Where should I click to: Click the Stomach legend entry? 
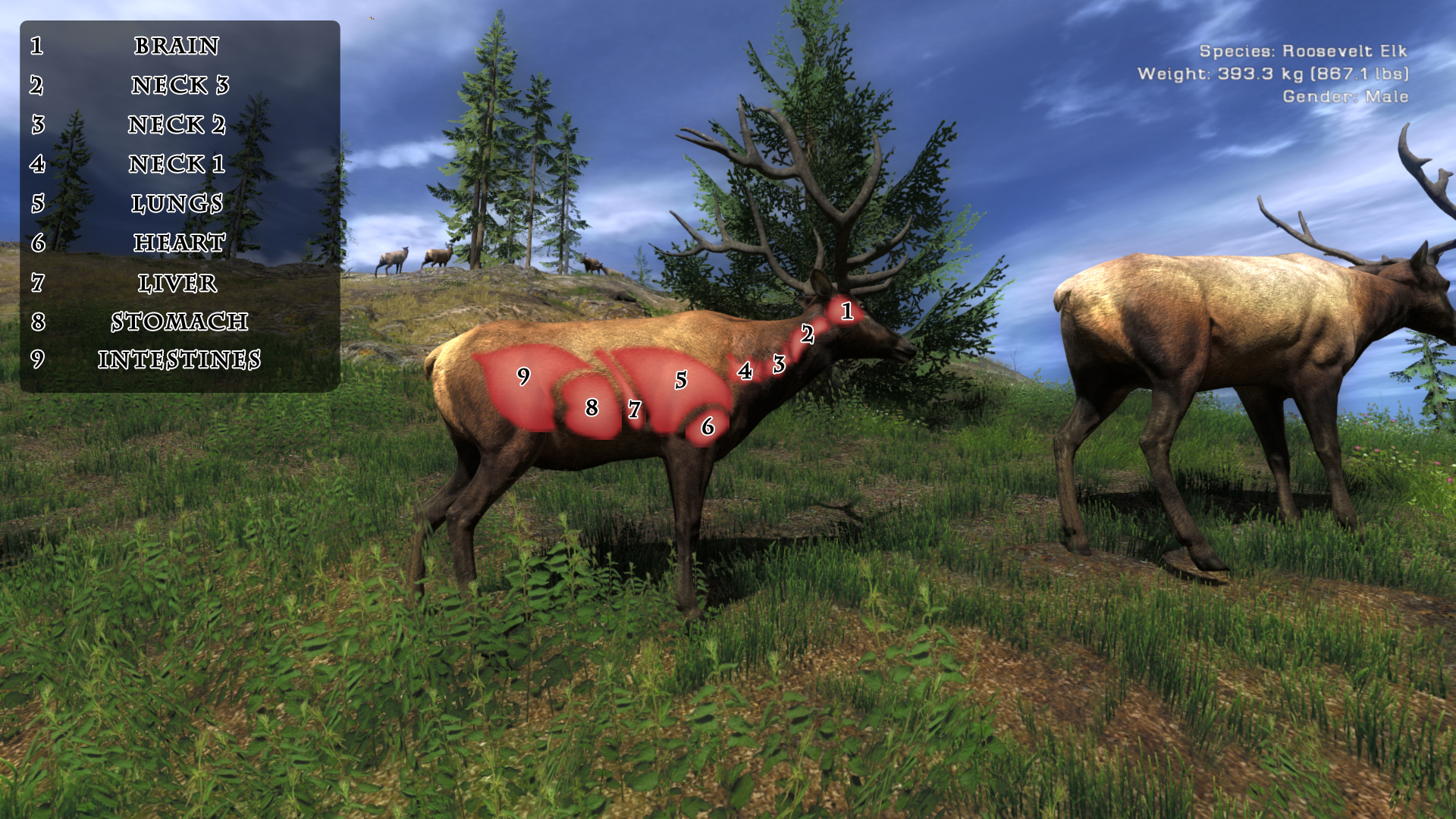tap(179, 322)
